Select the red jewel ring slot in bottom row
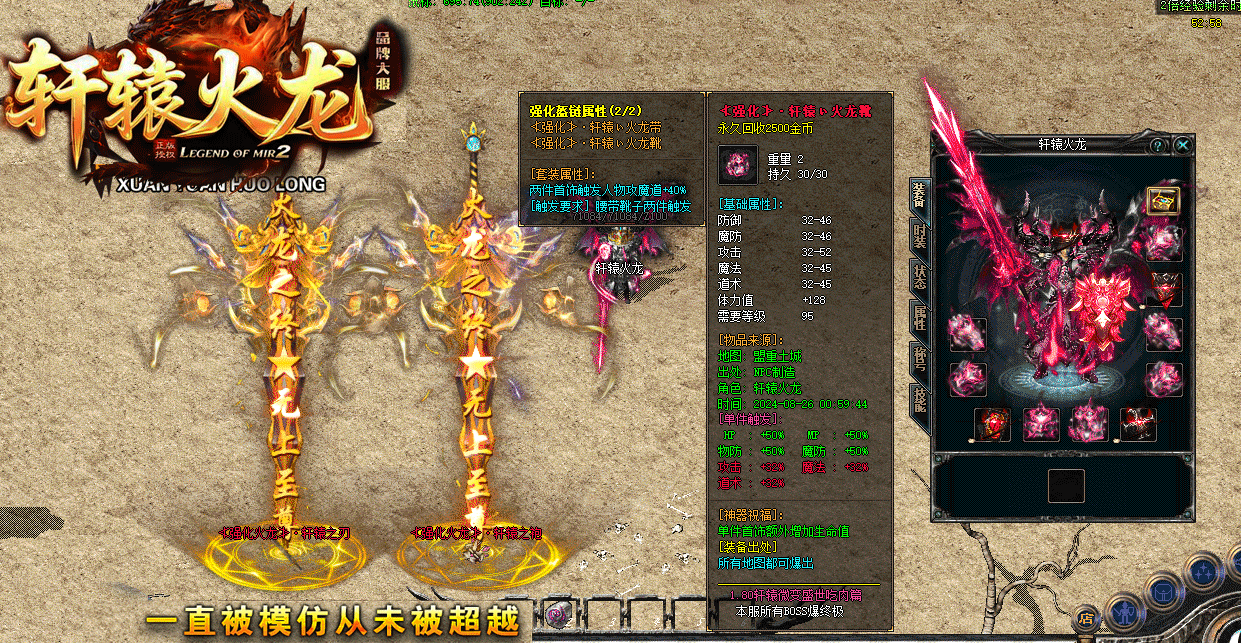This screenshot has width=1241, height=643. pyautogui.click(x=993, y=424)
